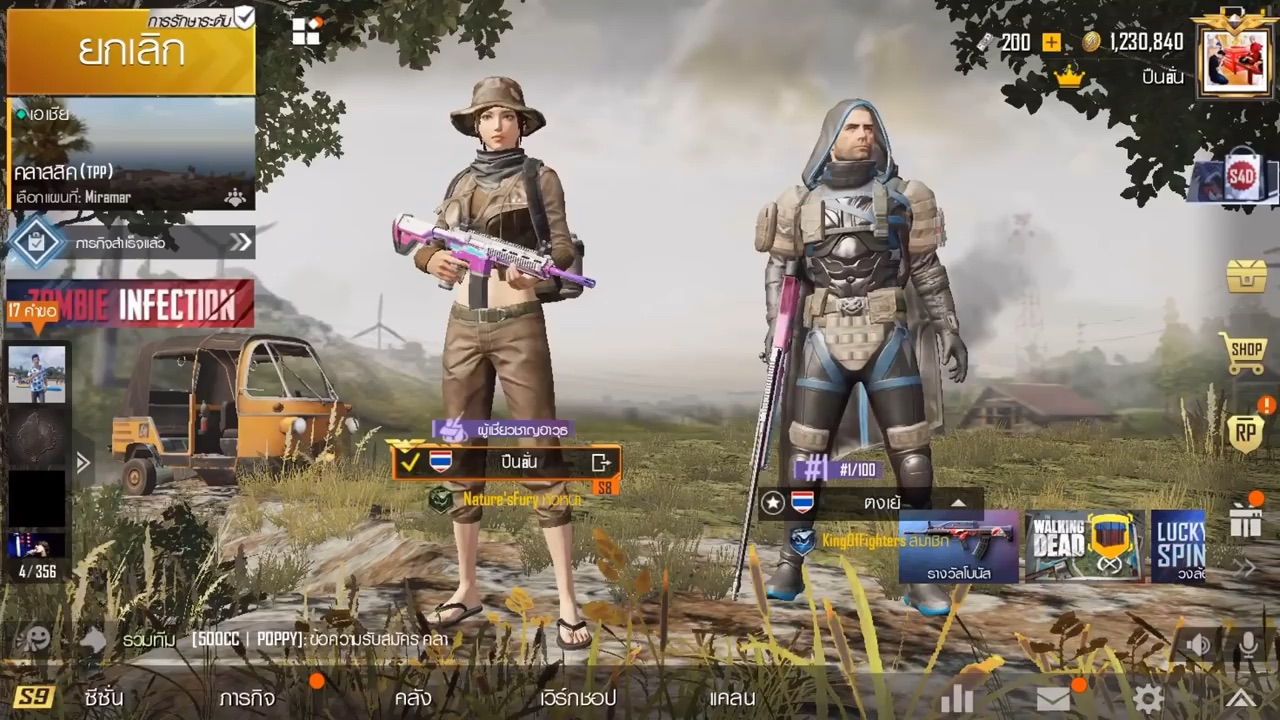The image size is (1280, 720).
Task: Open the gear settings icon
Action: pyautogui.click(x=1147, y=698)
